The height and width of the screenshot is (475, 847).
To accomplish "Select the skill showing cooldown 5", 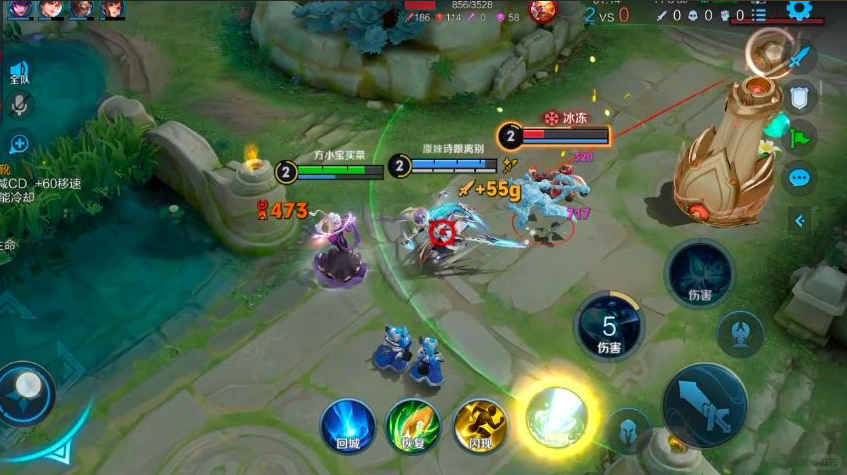I will point(609,328).
